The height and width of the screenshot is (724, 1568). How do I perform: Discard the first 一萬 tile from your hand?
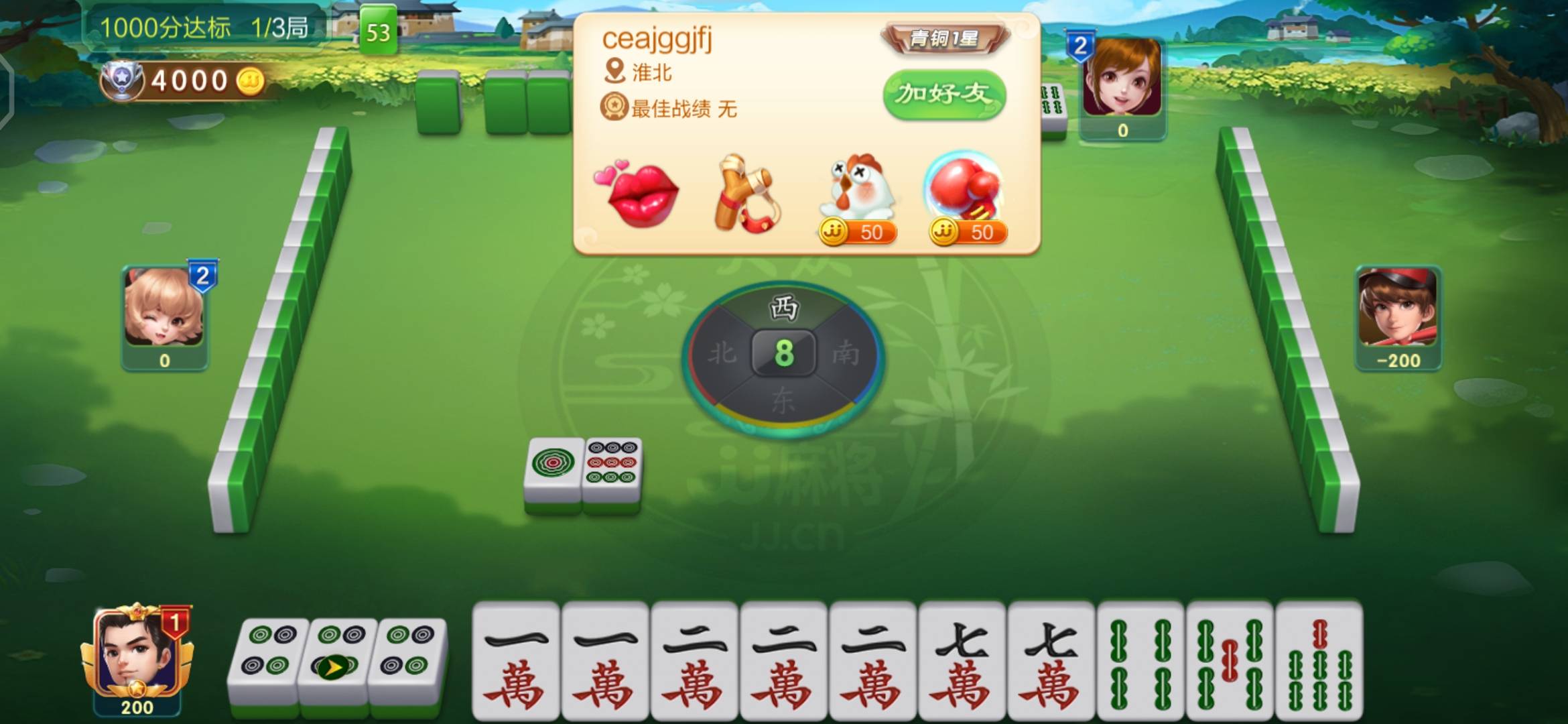click(x=516, y=664)
